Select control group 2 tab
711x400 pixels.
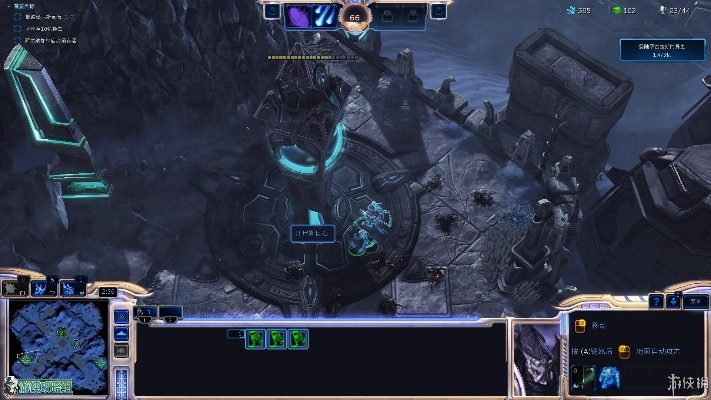[171, 312]
